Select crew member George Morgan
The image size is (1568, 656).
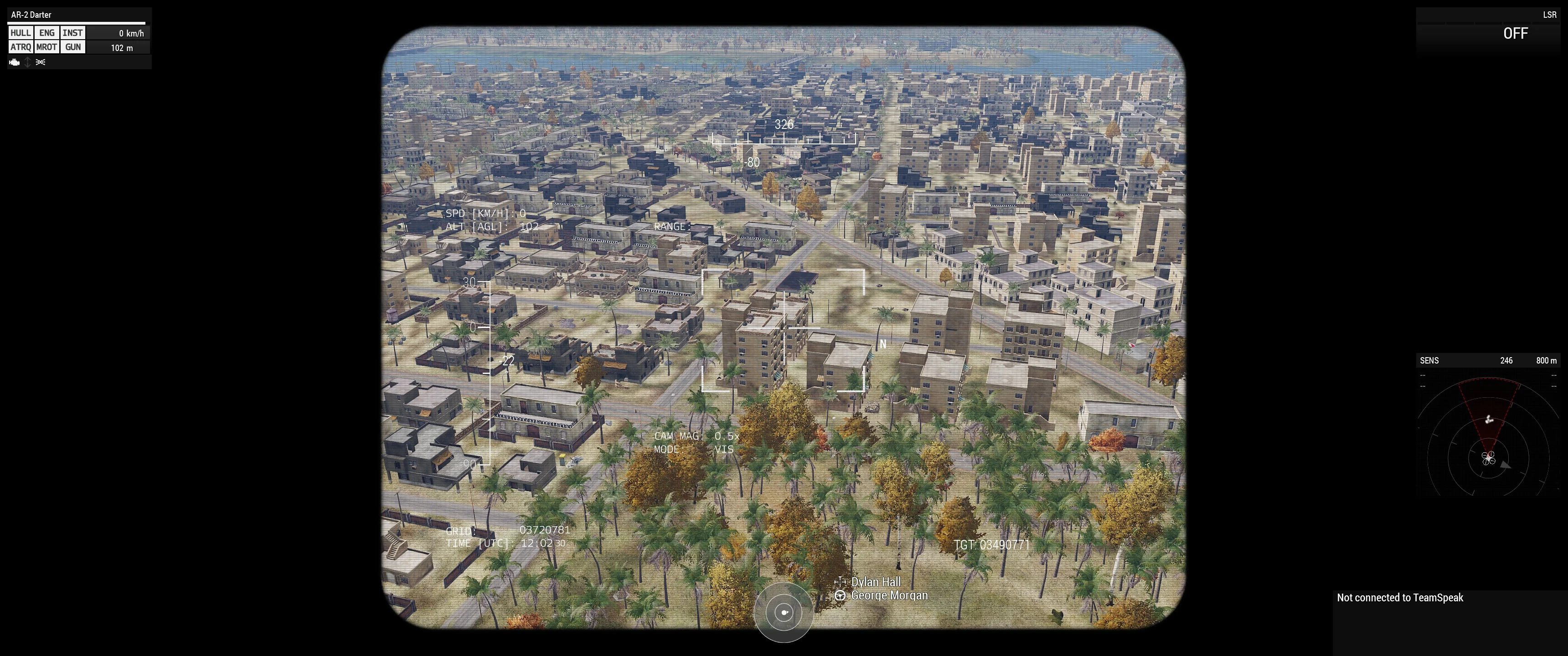pos(889,595)
